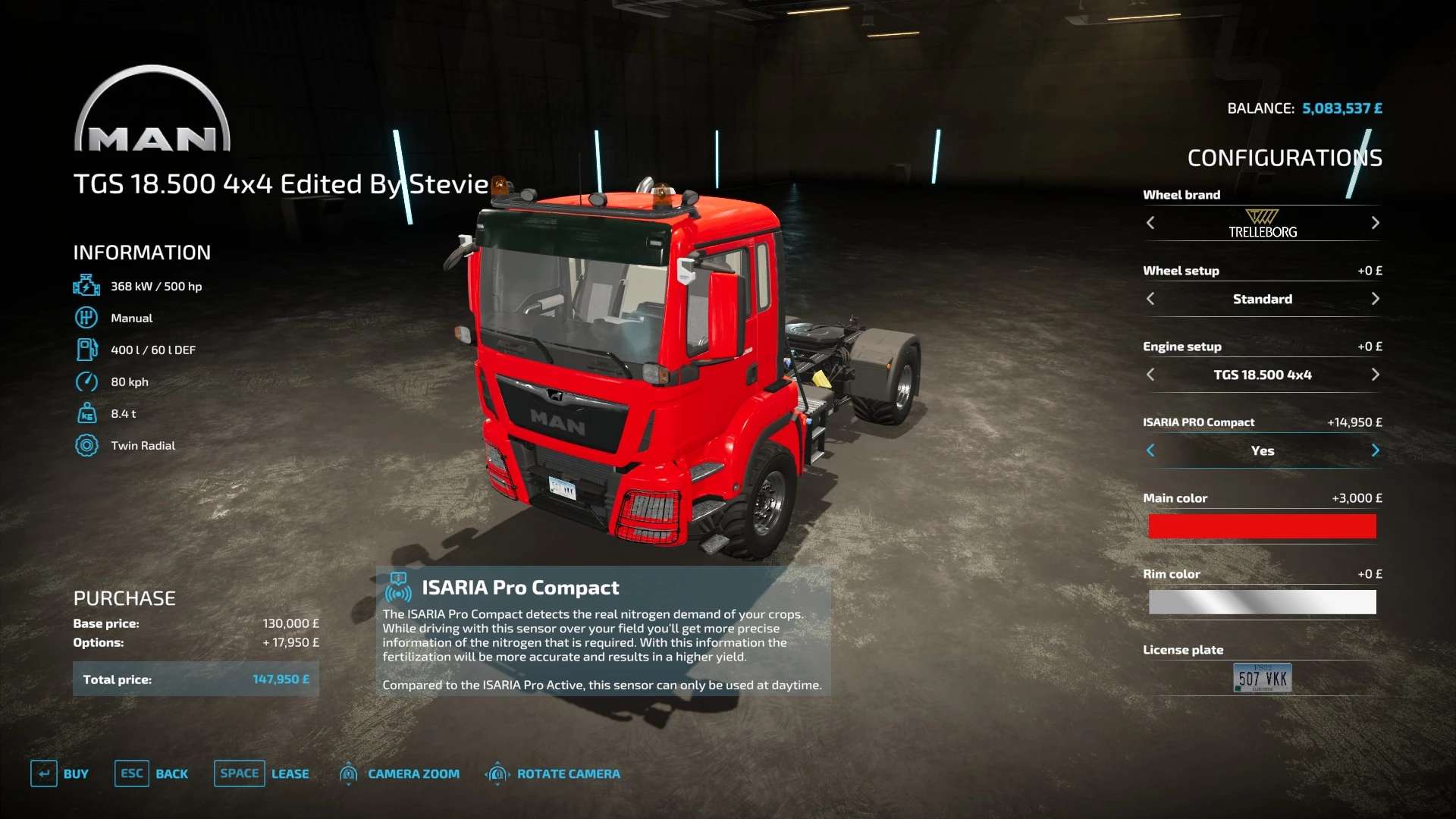
Task: Toggle ISARIA PRO Compact with left arrow
Action: click(1150, 450)
